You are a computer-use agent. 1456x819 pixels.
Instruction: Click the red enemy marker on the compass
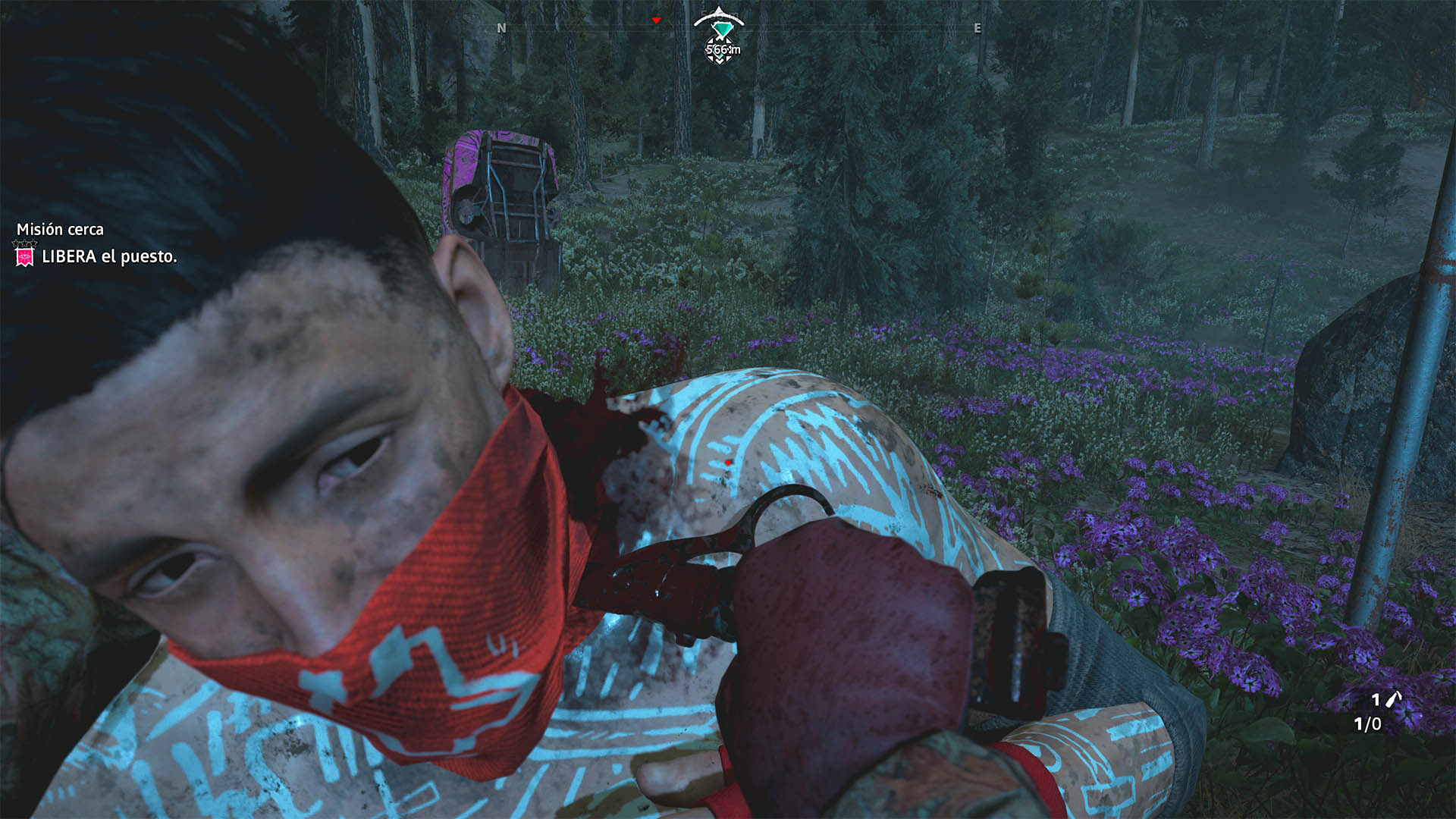click(657, 20)
